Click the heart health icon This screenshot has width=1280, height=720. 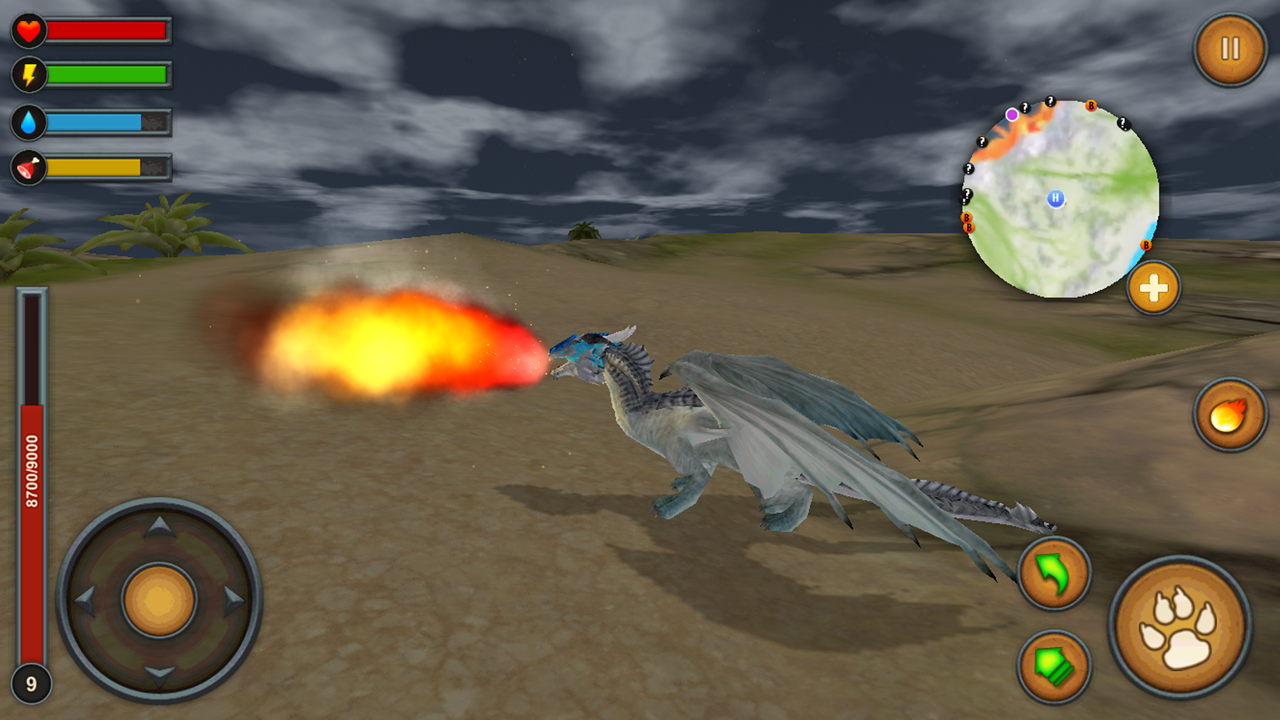coord(28,31)
